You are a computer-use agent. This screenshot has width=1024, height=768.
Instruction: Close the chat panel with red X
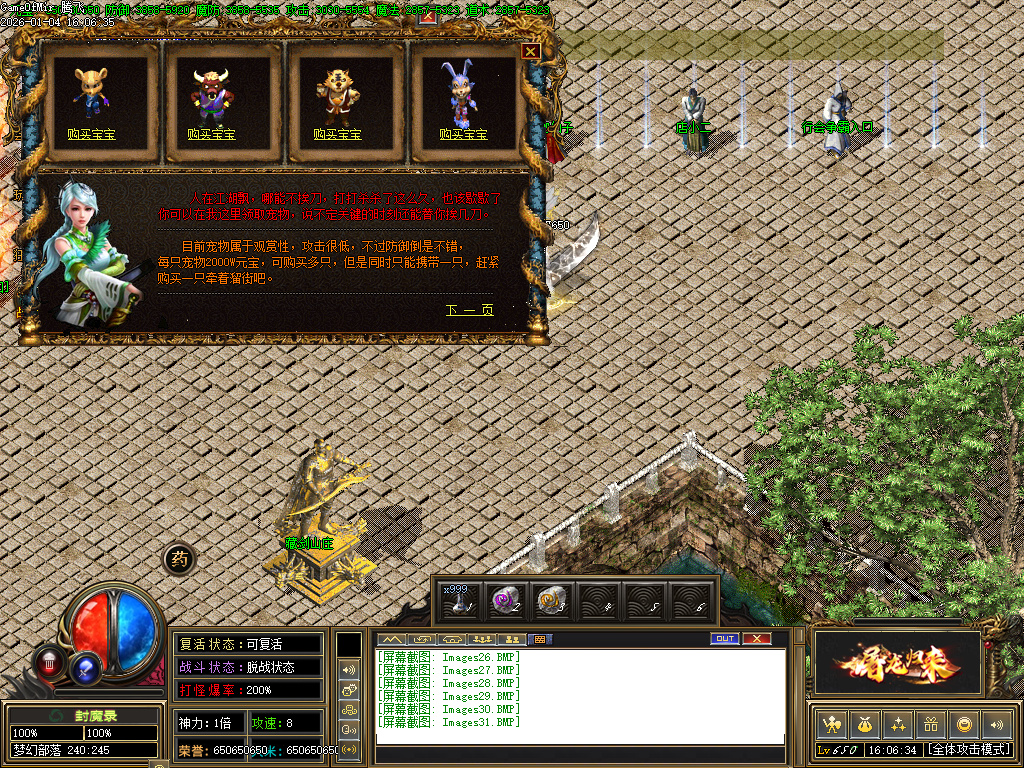757,639
